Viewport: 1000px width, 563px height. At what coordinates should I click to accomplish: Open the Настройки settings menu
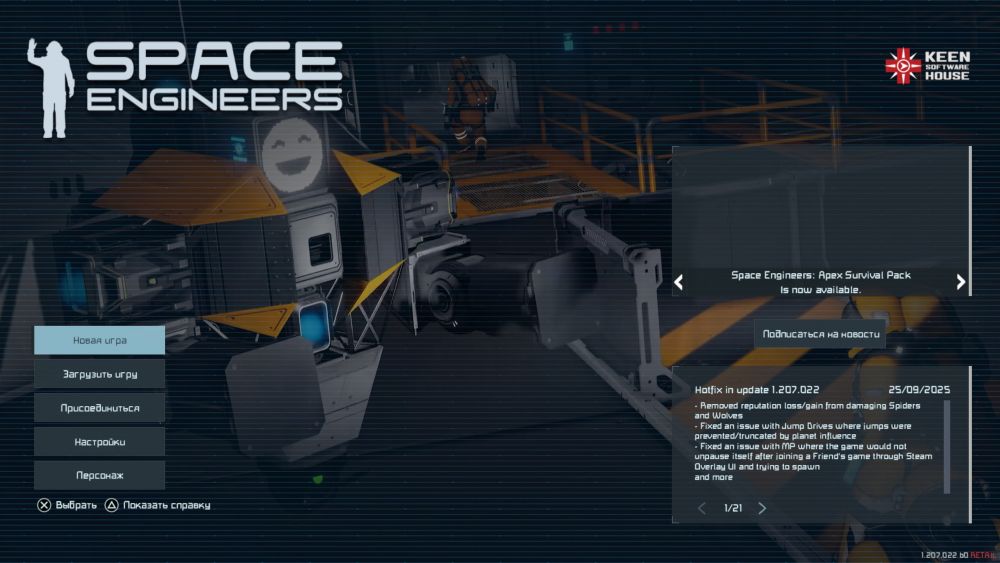click(x=99, y=441)
